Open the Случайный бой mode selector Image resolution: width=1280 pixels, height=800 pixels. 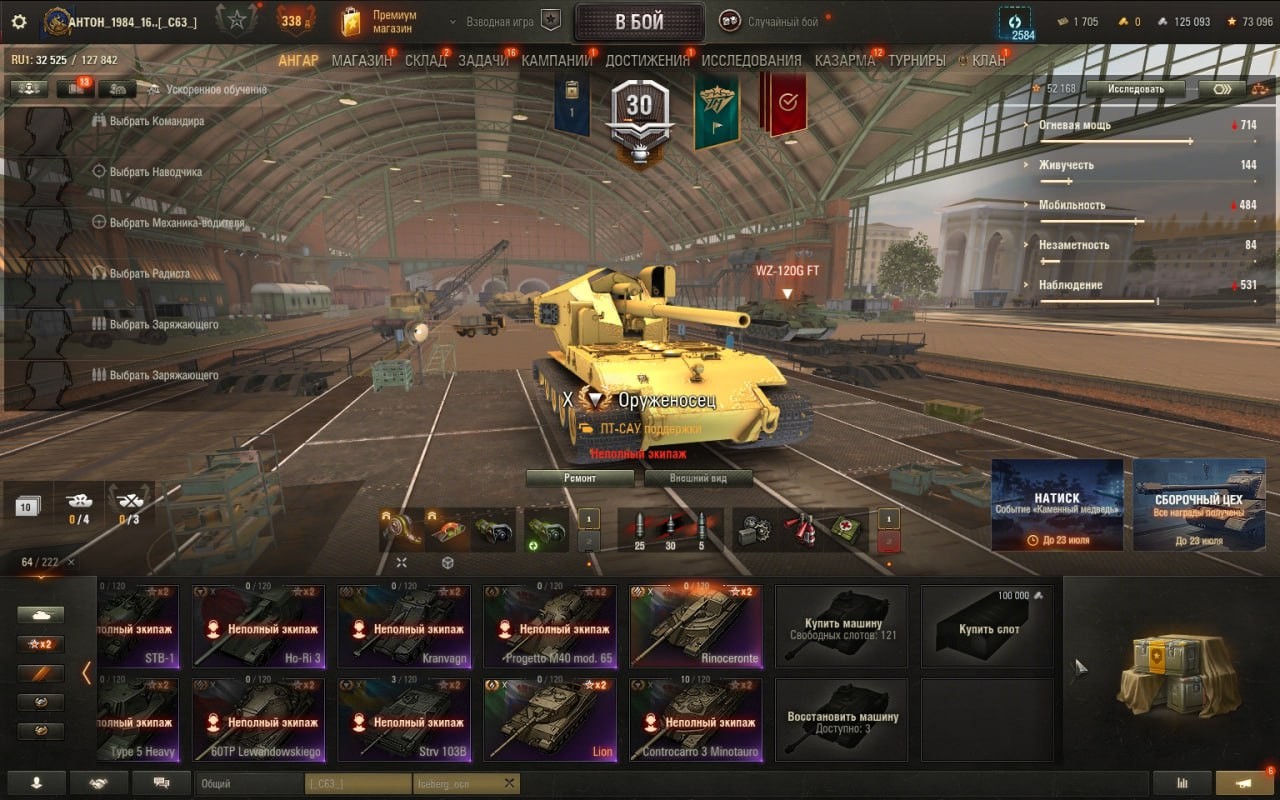click(770, 21)
